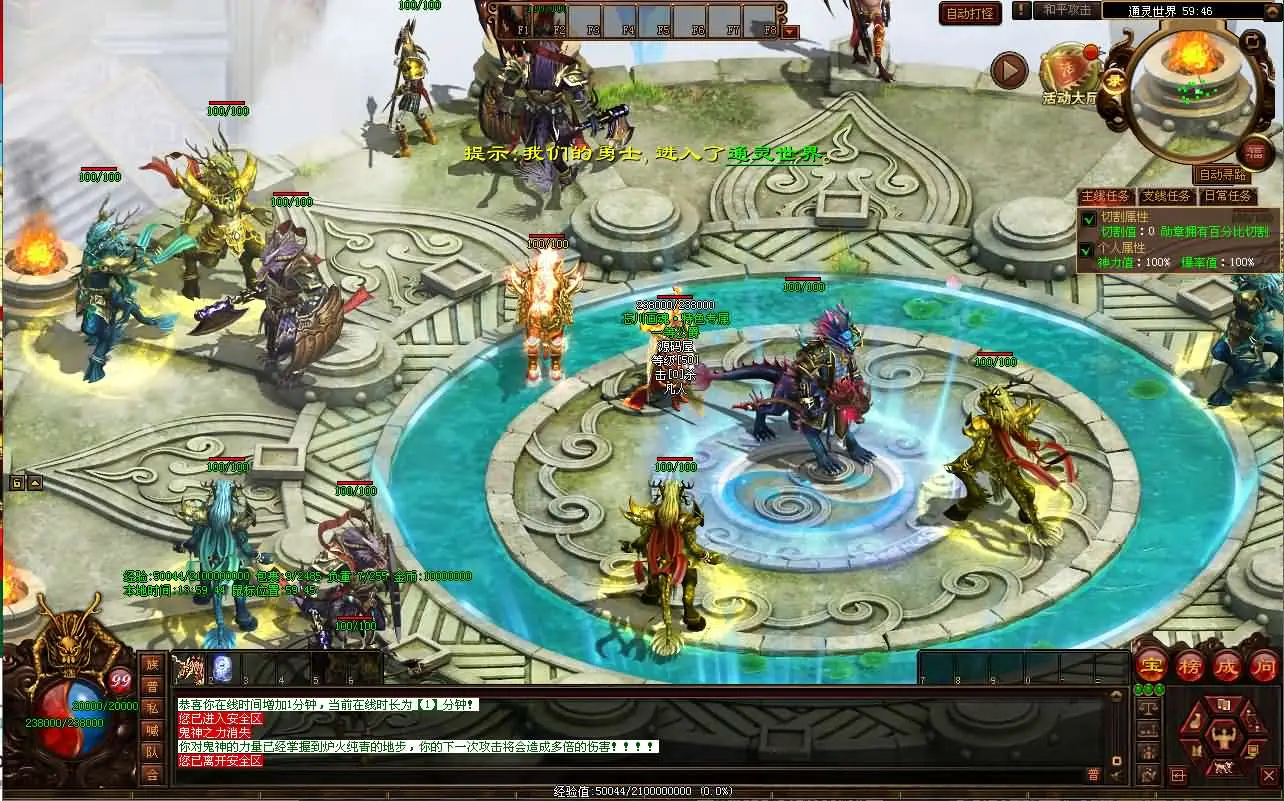Click the X button at bottom-right corner
The image size is (1284, 801).
pos(1268,775)
